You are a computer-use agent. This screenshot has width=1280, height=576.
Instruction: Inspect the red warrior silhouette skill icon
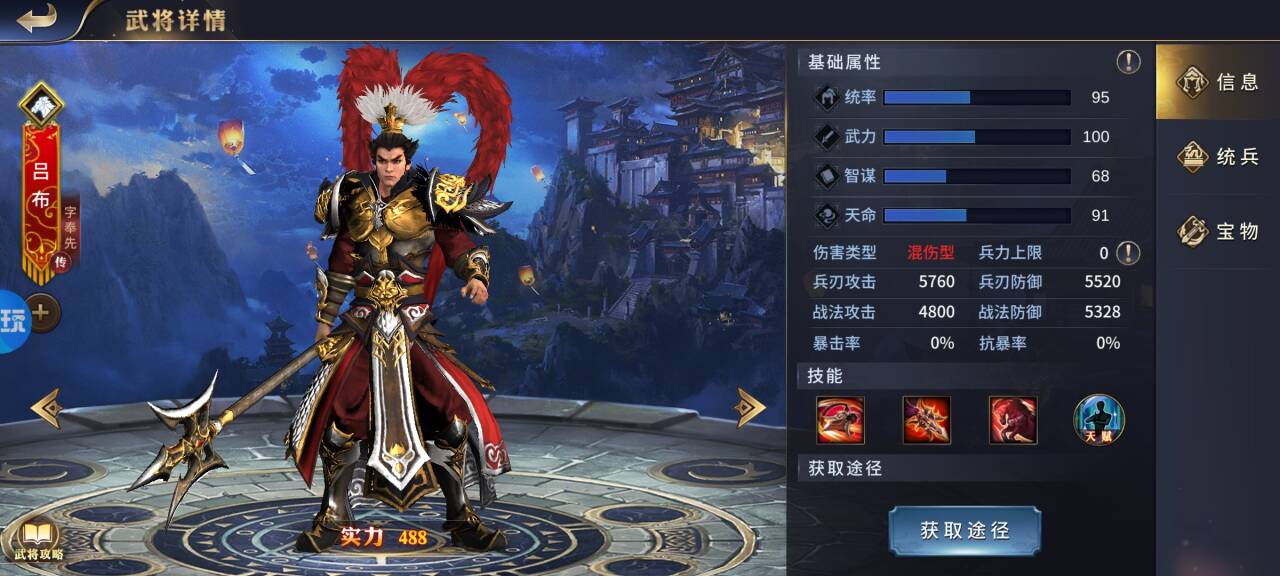(1013, 420)
